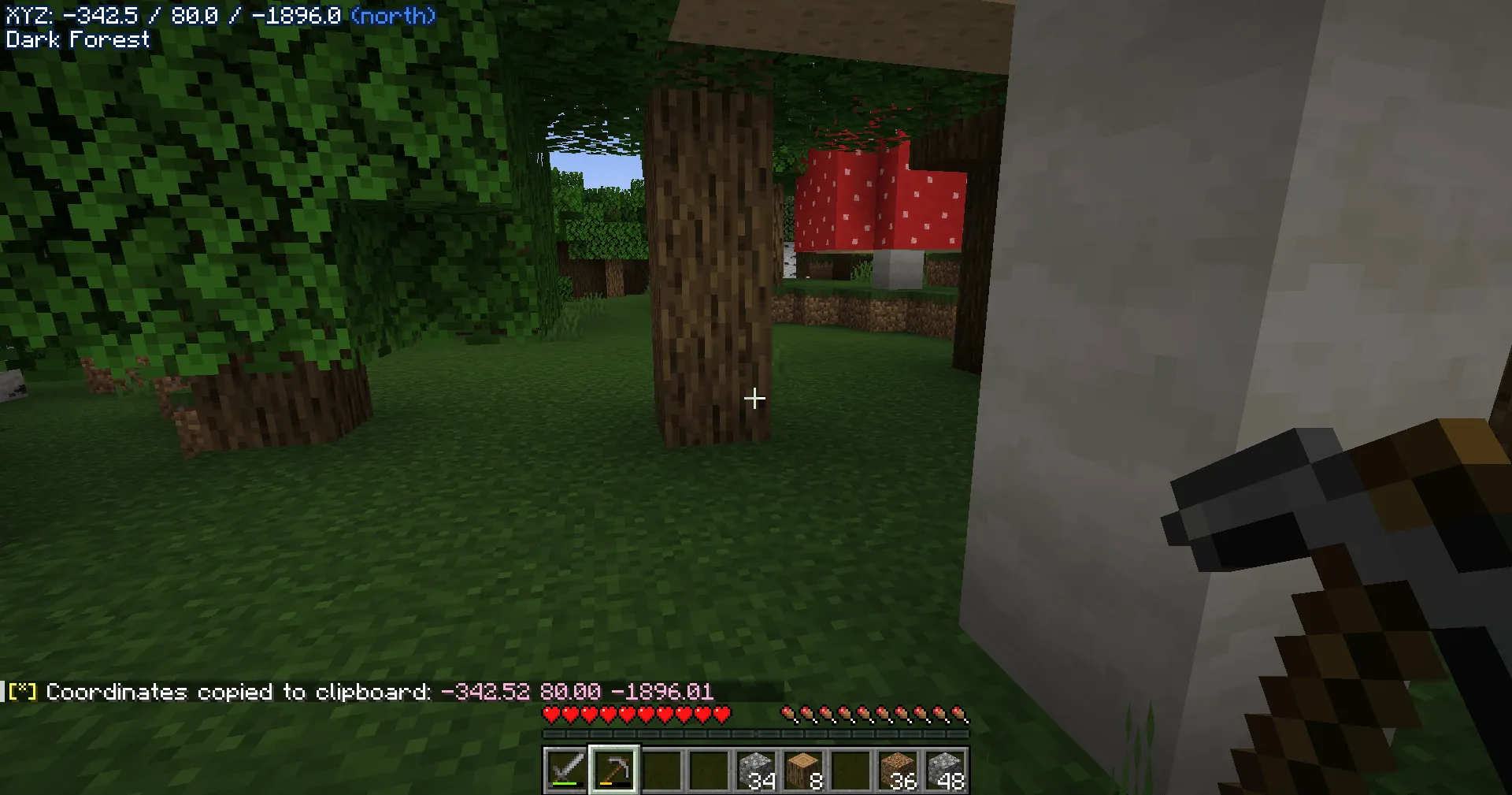Click the Dark Forest biome label
Image resolution: width=1512 pixels, height=795 pixels.
click(76, 40)
